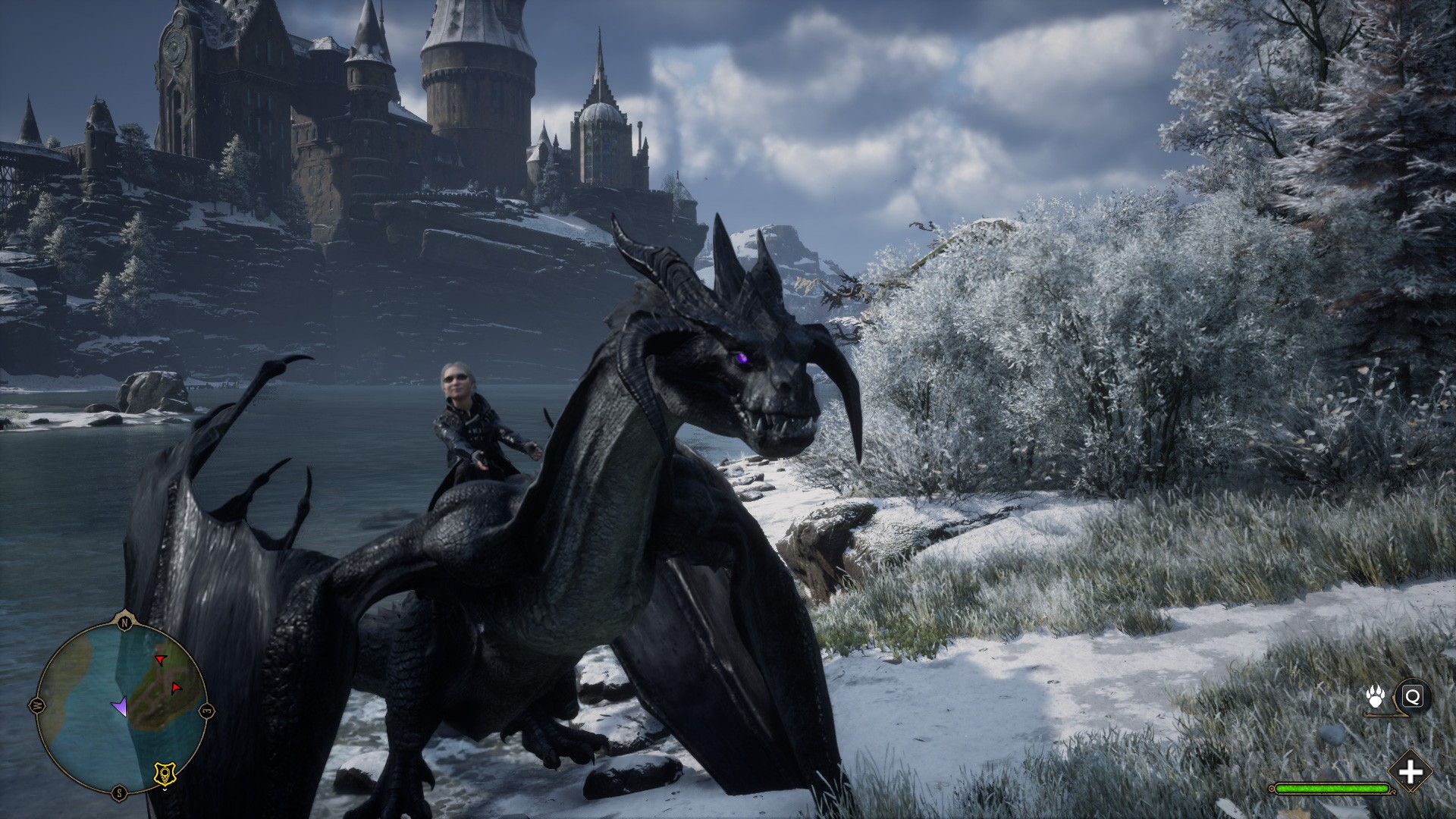
Task: Select the diamond plus healing icon
Action: (x=1410, y=773)
